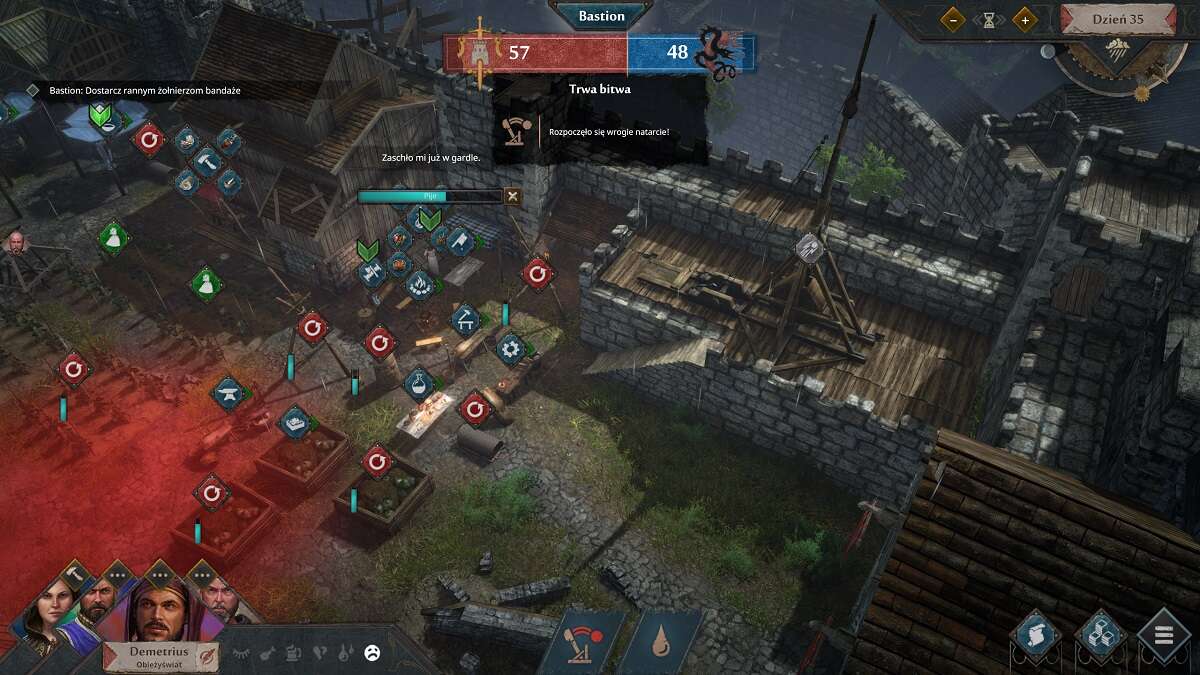1200x675 pixels.
Task: Select the anvil crafting station icon
Action: click(229, 393)
